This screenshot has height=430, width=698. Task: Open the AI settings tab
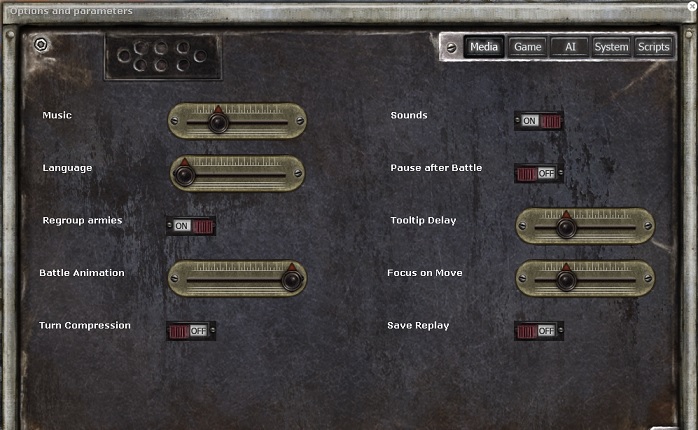click(x=570, y=47)
